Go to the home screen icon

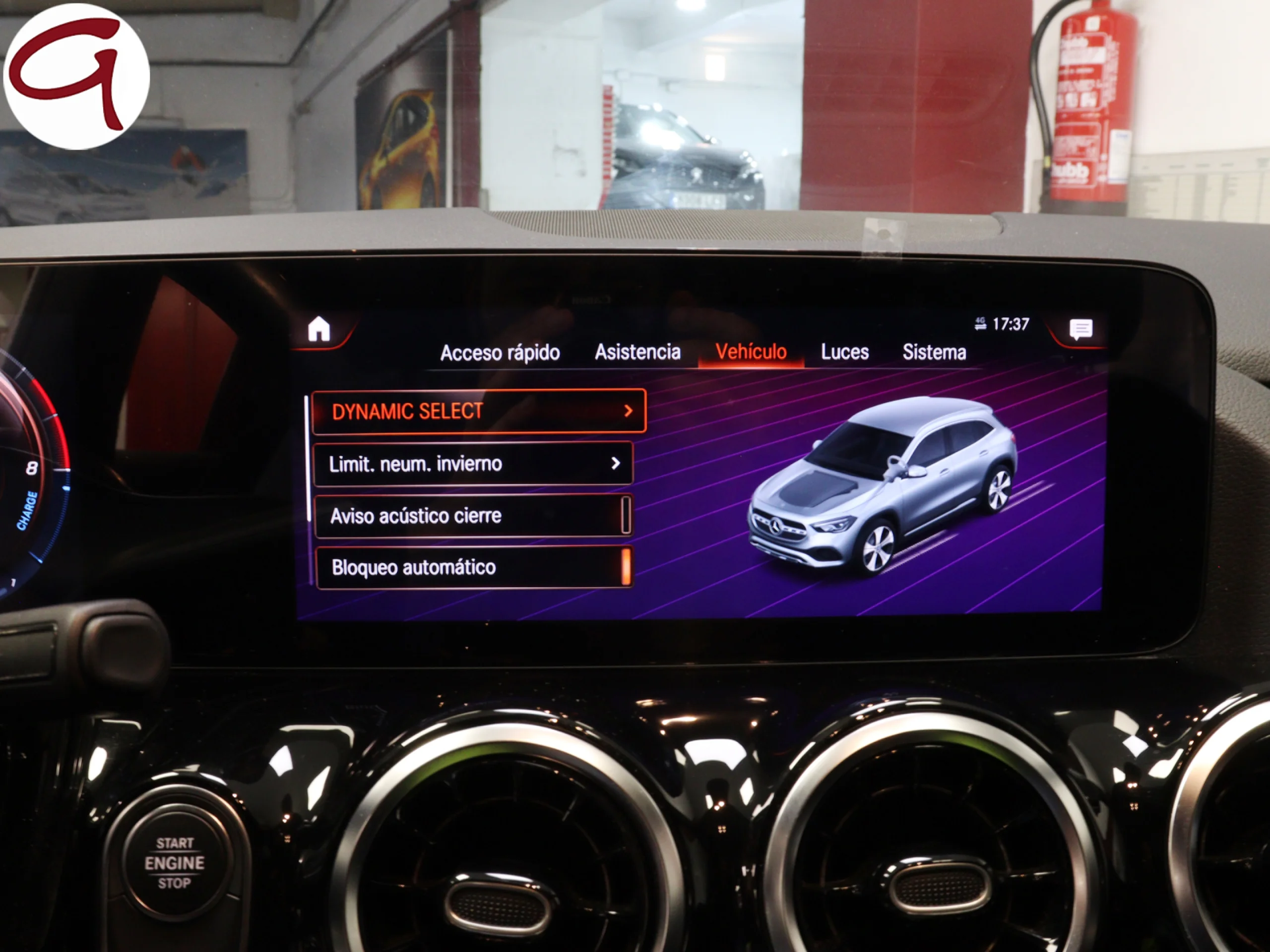click(319, 329)
